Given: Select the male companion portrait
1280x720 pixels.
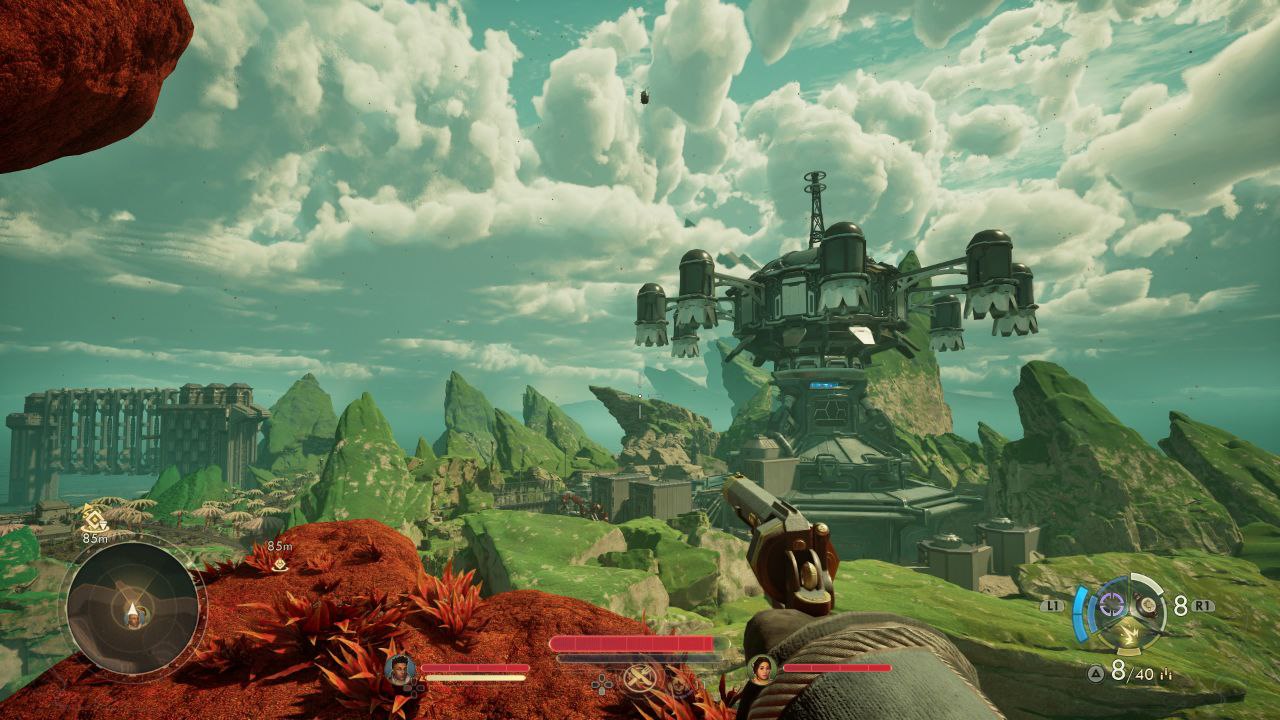Looking at the screenshot, I should coord(400,668).
